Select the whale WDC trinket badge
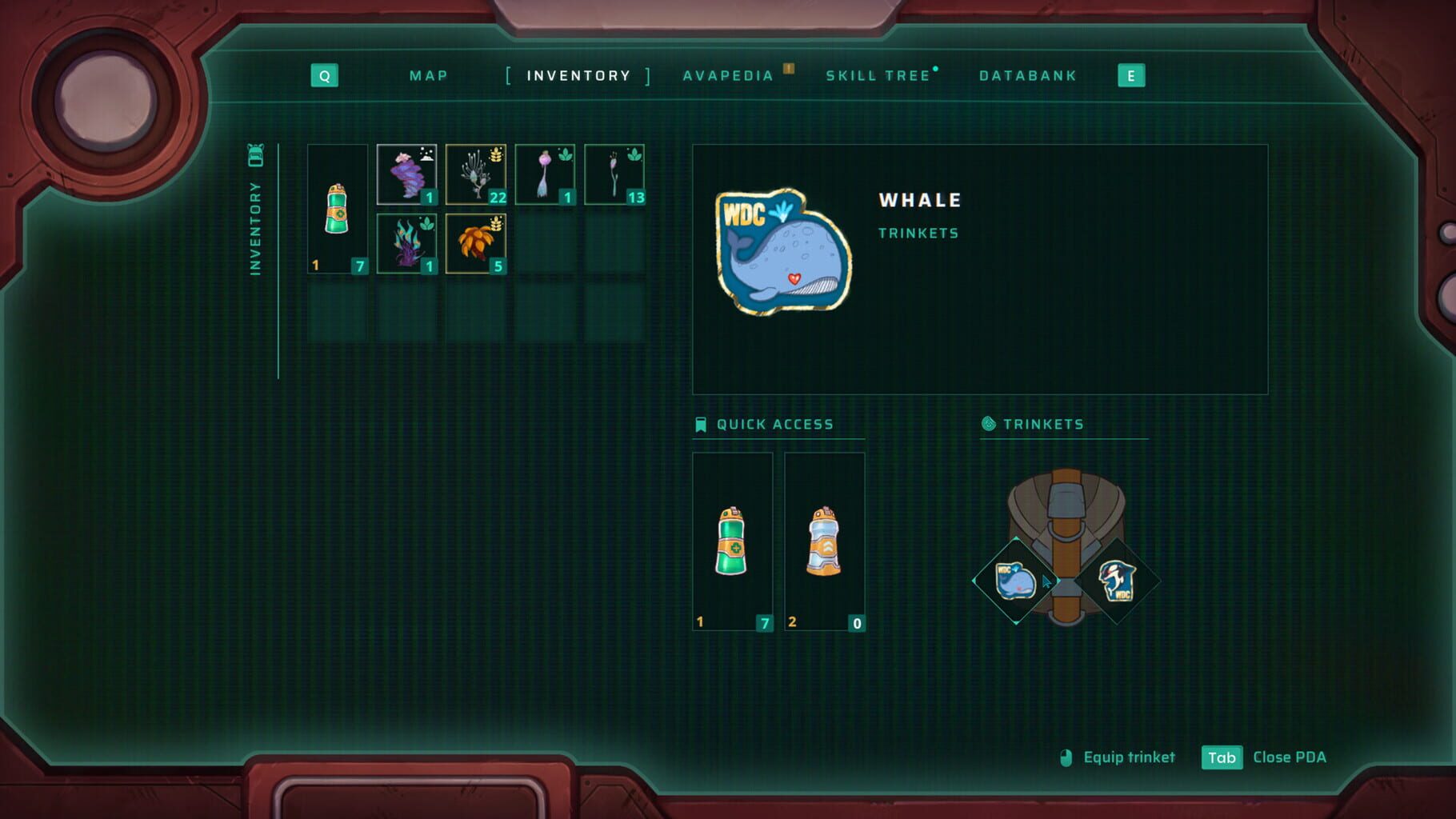This screenshot has width=1456, height=819. [1017, 582]
